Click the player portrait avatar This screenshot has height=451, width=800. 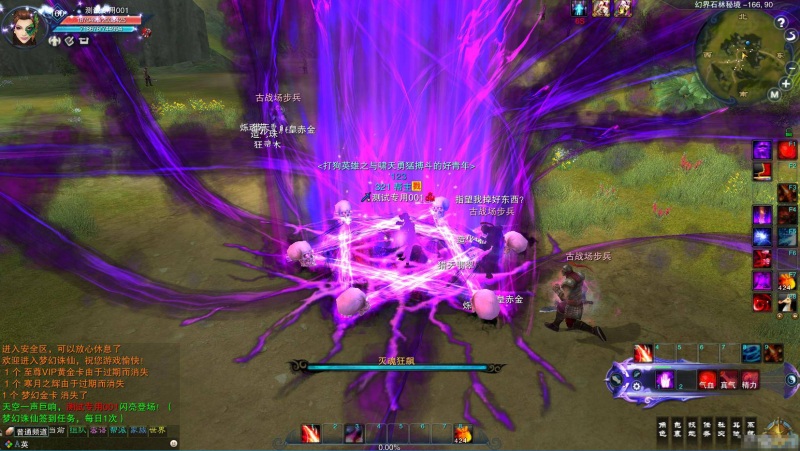pos(20,26)
